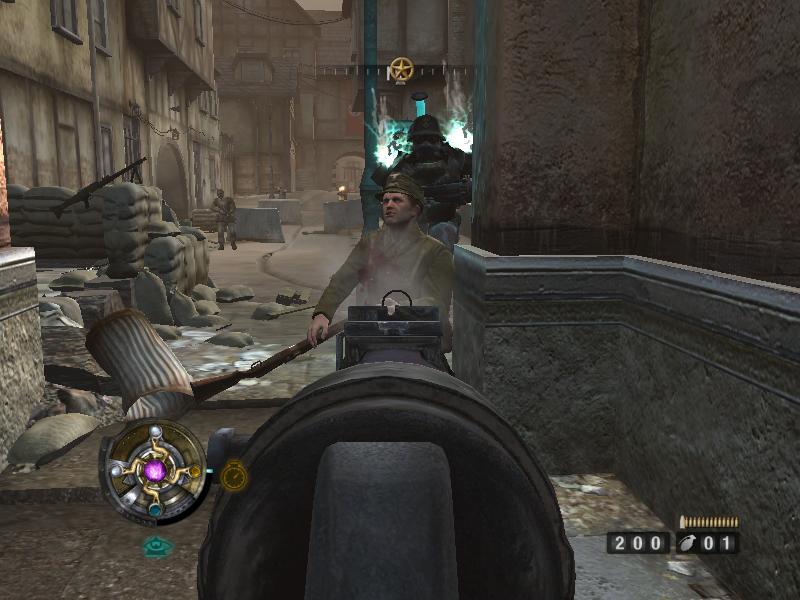
Task: Click the teal eye icon below the medallion
Action: tap(156, 546)
